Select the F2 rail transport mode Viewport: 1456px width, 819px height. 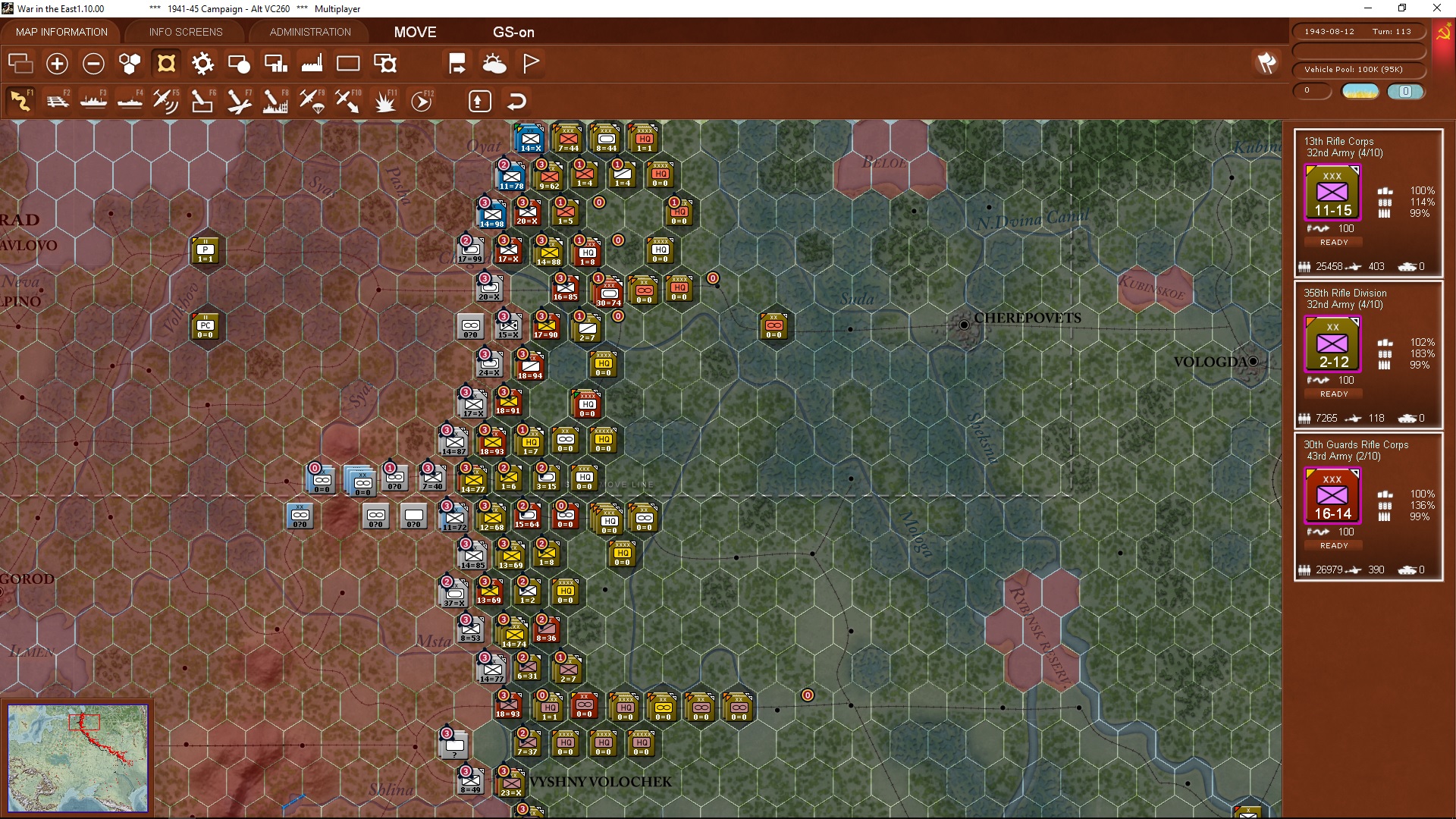tap(58, 101)
